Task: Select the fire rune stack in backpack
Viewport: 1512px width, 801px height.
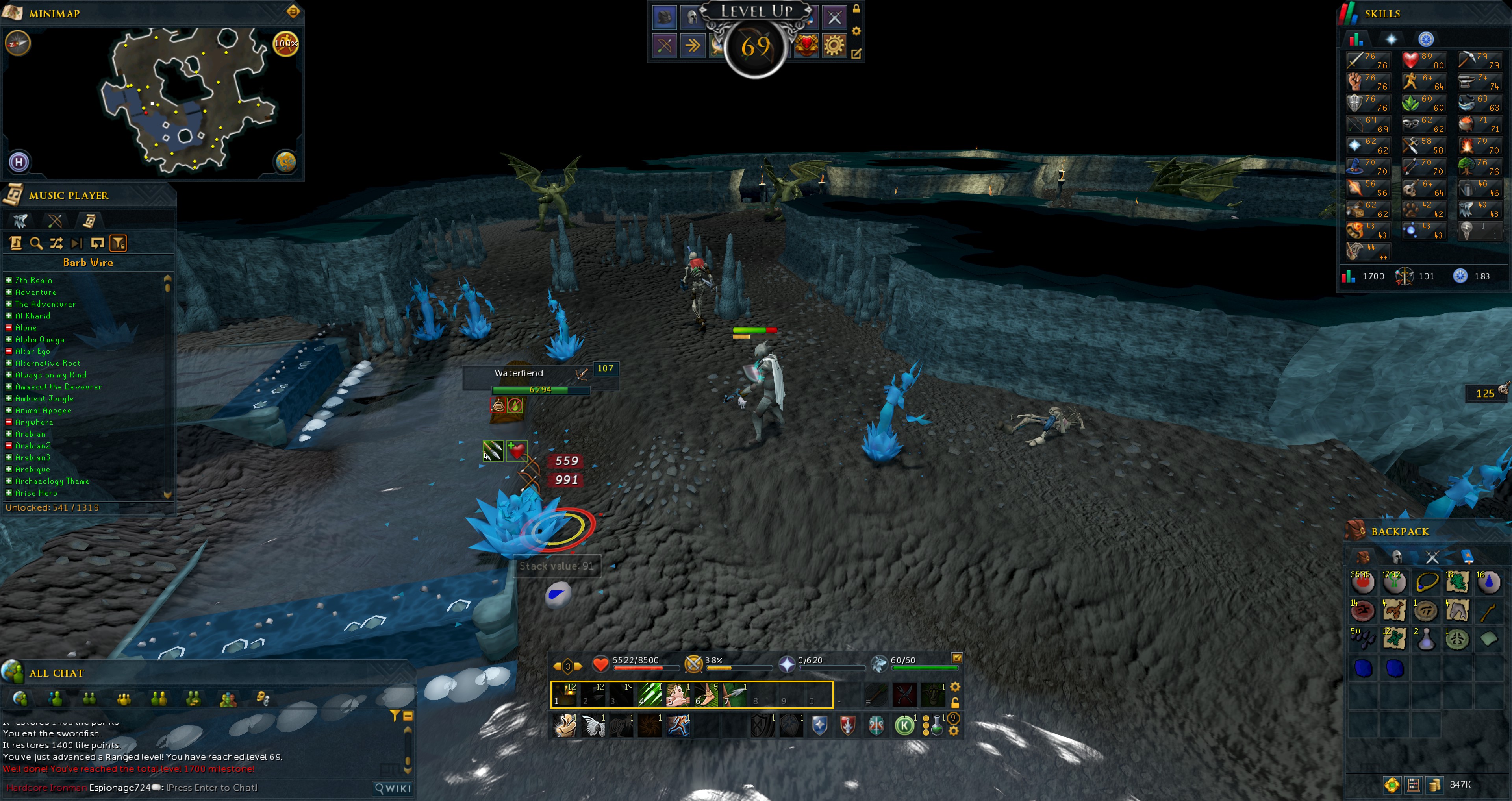Action: click(1362, 582)
